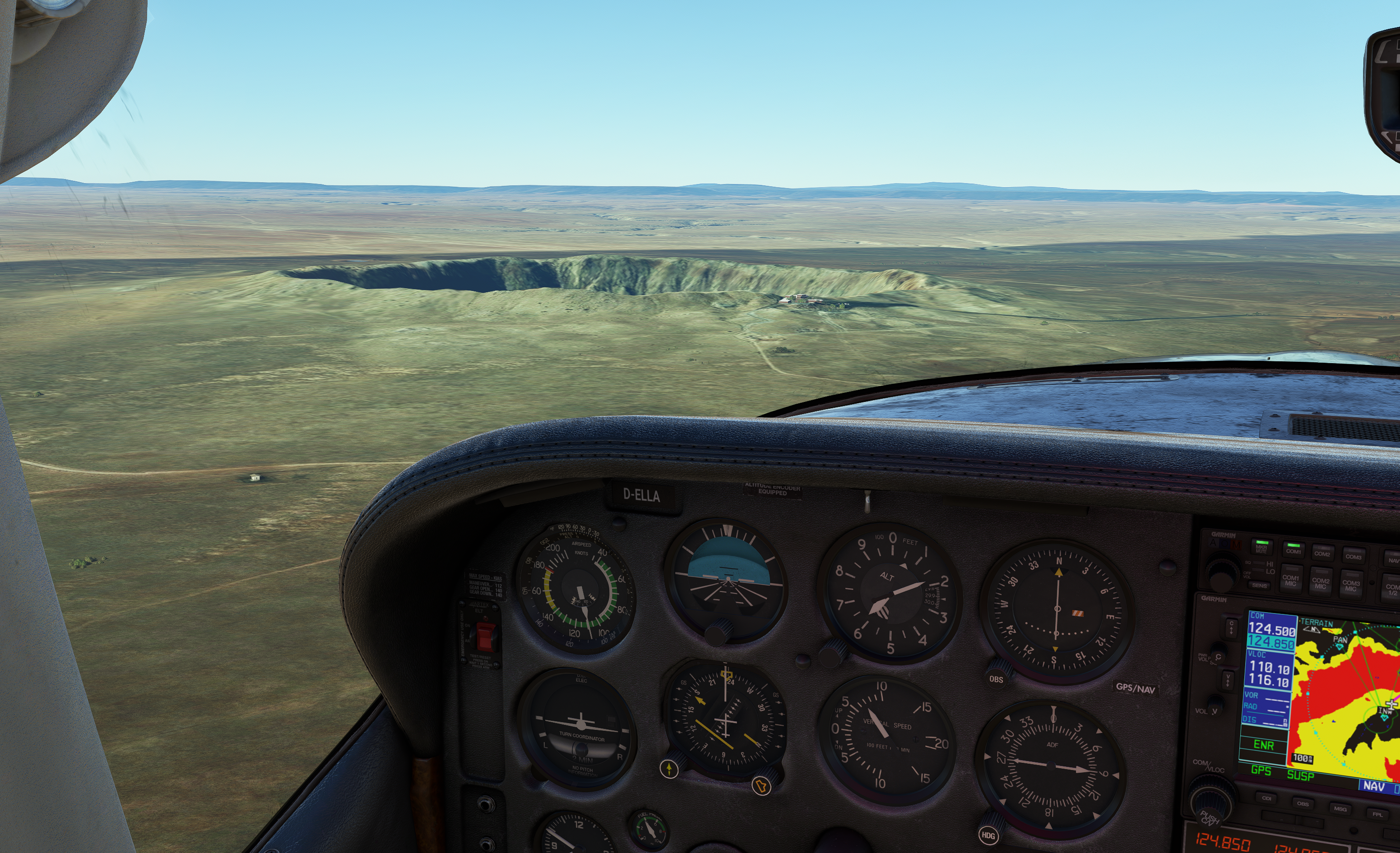1400x853 pixels.
Task: Switch microphone to COM1 MIC
Action: click(x=1290, y=580)
